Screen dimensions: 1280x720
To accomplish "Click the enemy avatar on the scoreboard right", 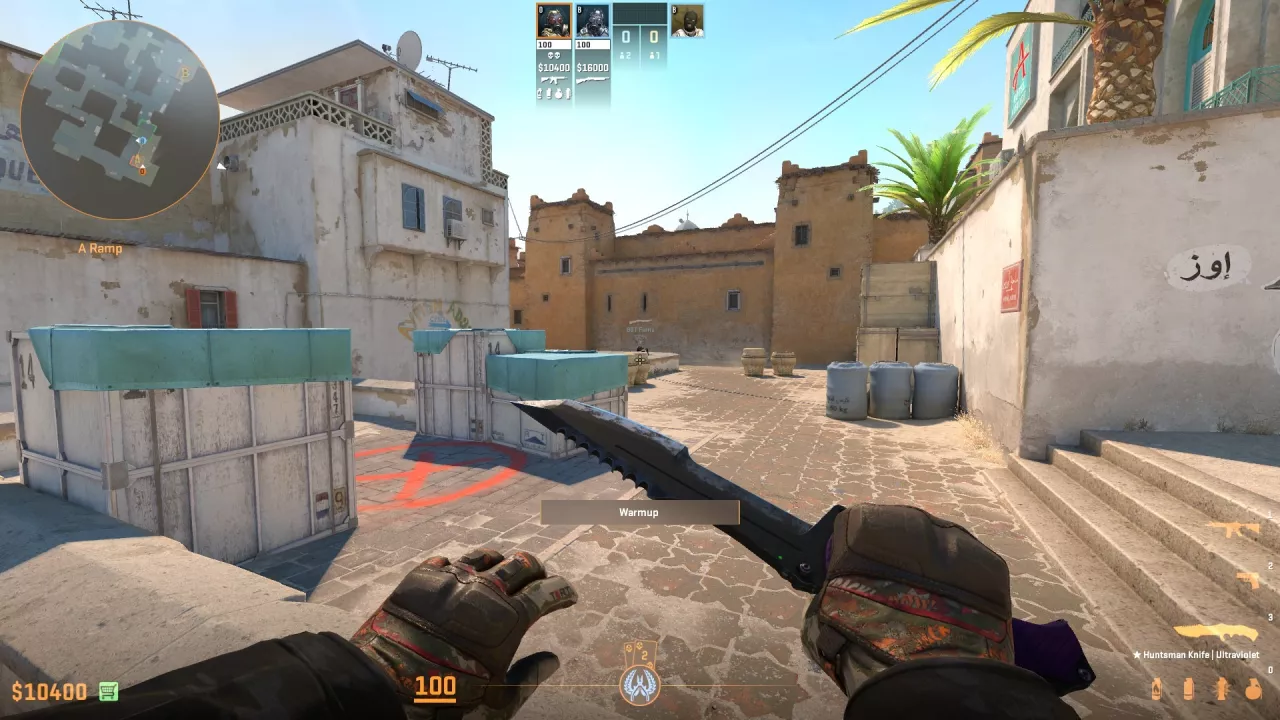I will [688, 22].
